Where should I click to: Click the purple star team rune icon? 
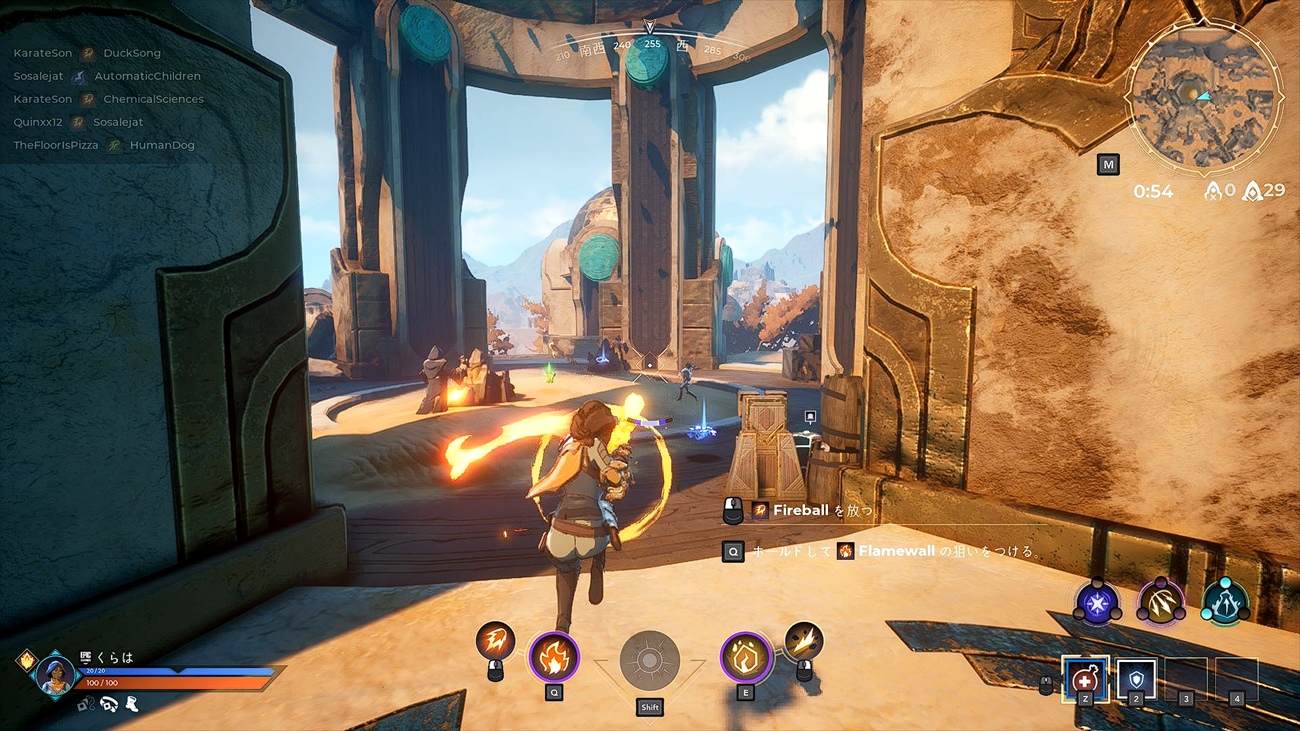coord(1097,601)
